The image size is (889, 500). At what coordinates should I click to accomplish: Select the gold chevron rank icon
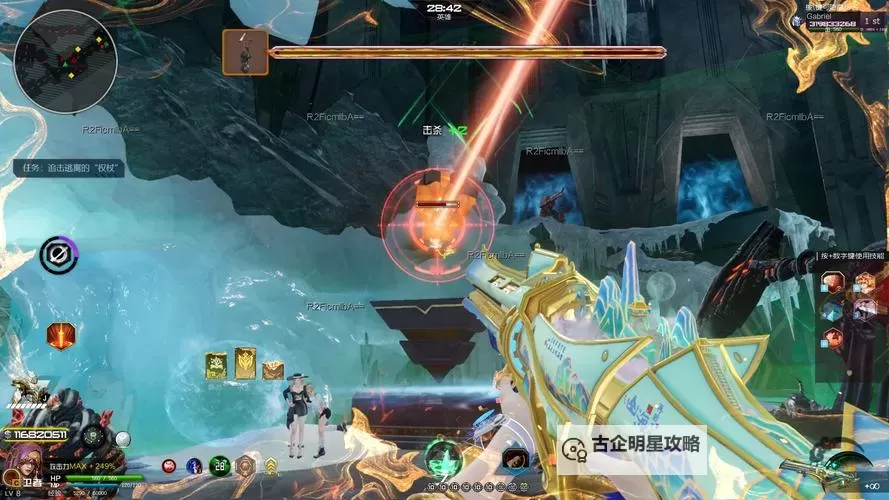pyautogui.click(x=270, y=465)
